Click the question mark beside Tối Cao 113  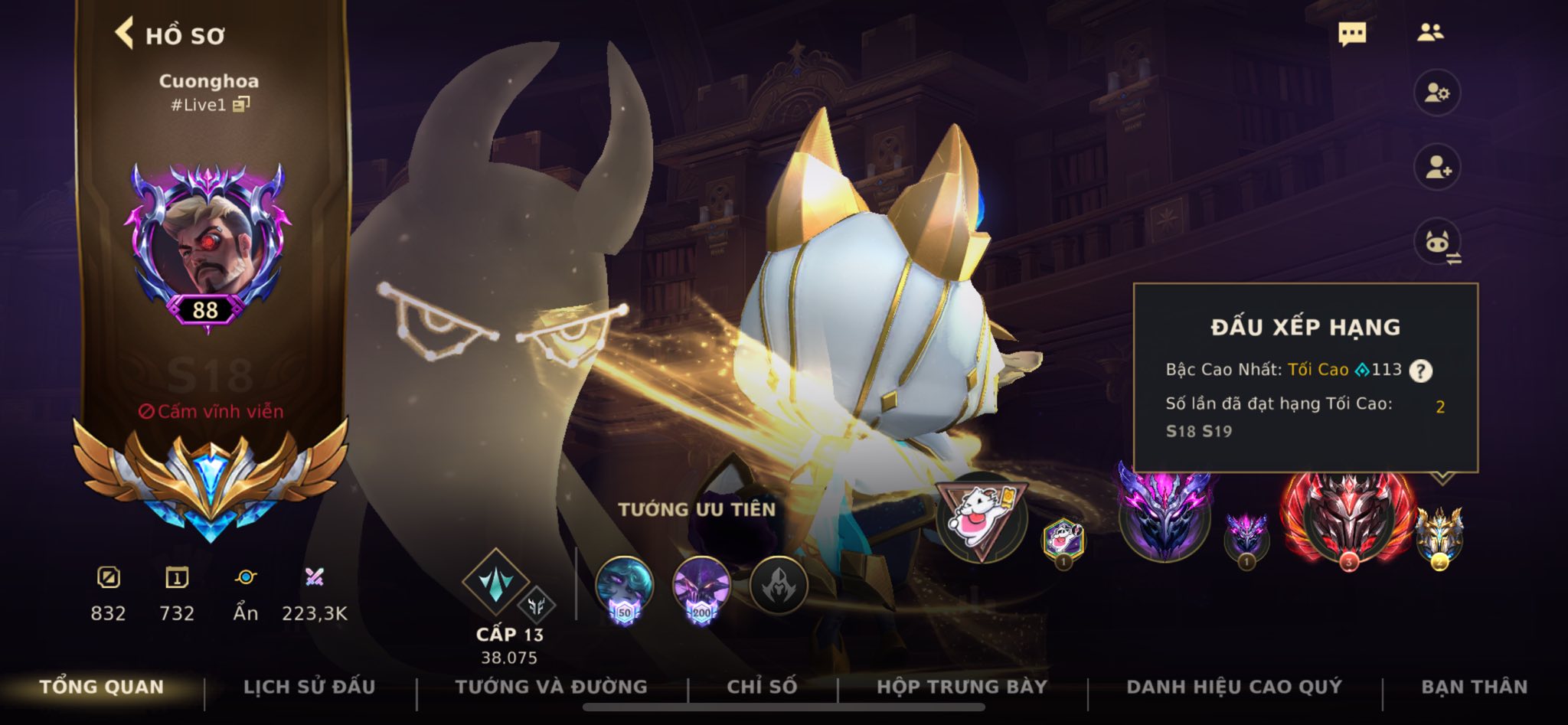1421,371
